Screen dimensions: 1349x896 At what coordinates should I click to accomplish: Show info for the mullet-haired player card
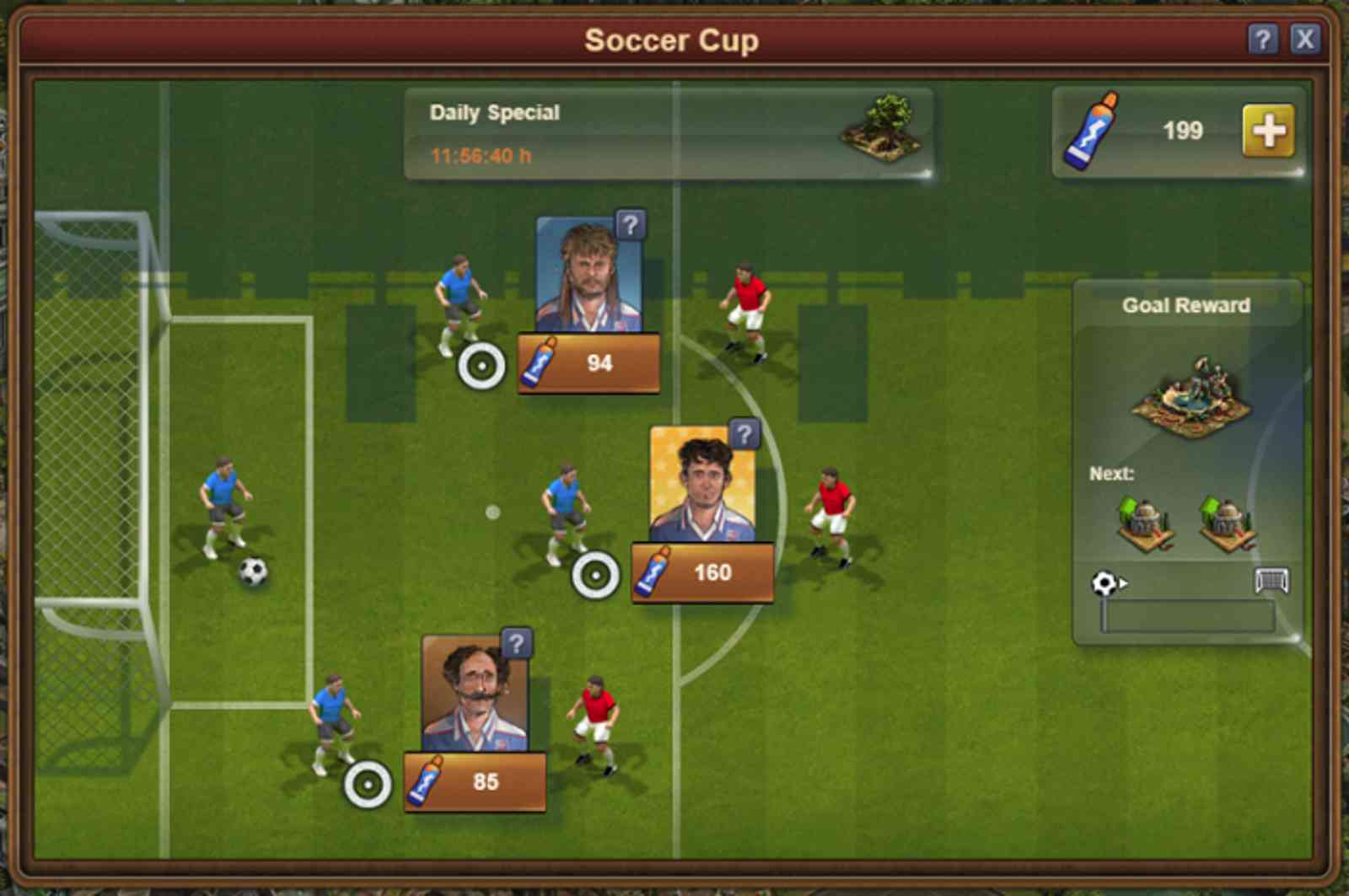tap(631, 226)
